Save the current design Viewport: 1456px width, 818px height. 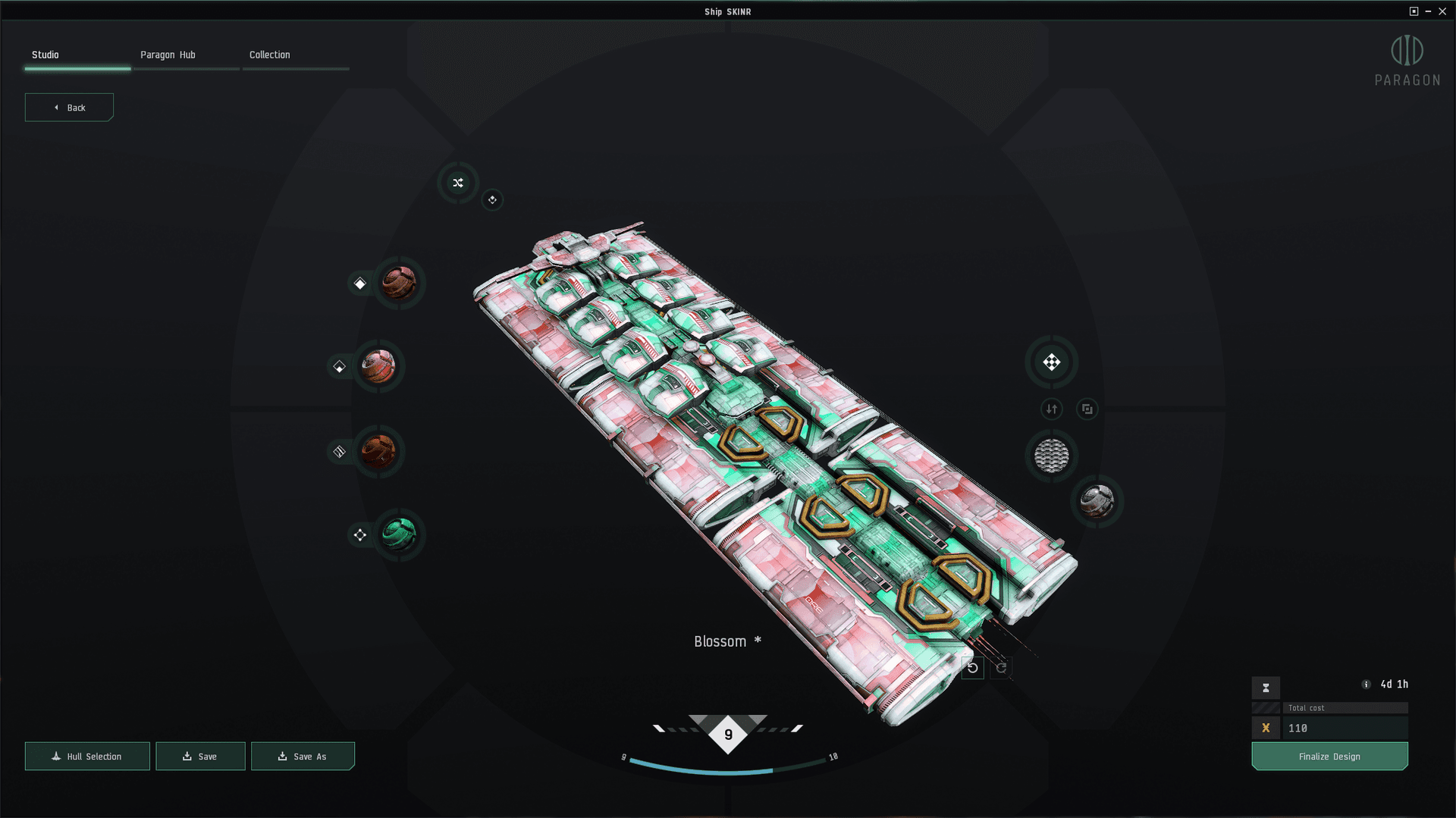click(200, 756)
